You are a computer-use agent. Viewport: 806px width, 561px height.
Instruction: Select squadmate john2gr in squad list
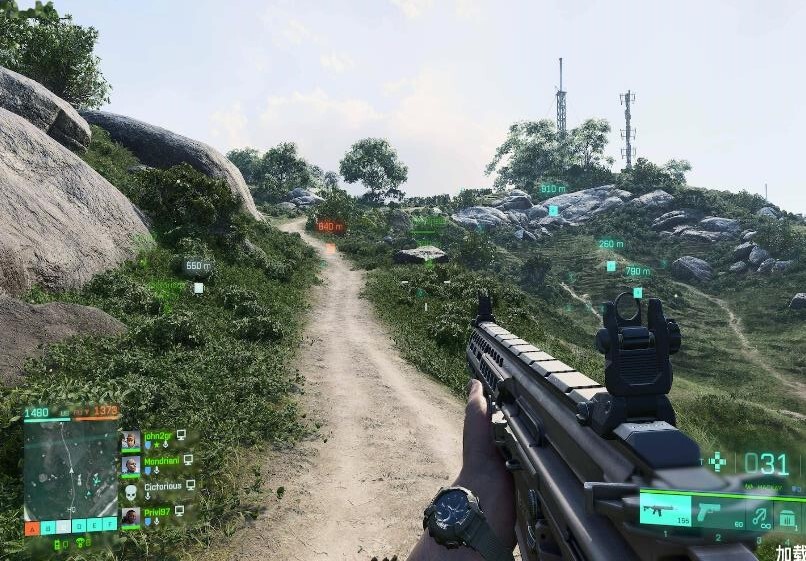click(x=158, y=438)
